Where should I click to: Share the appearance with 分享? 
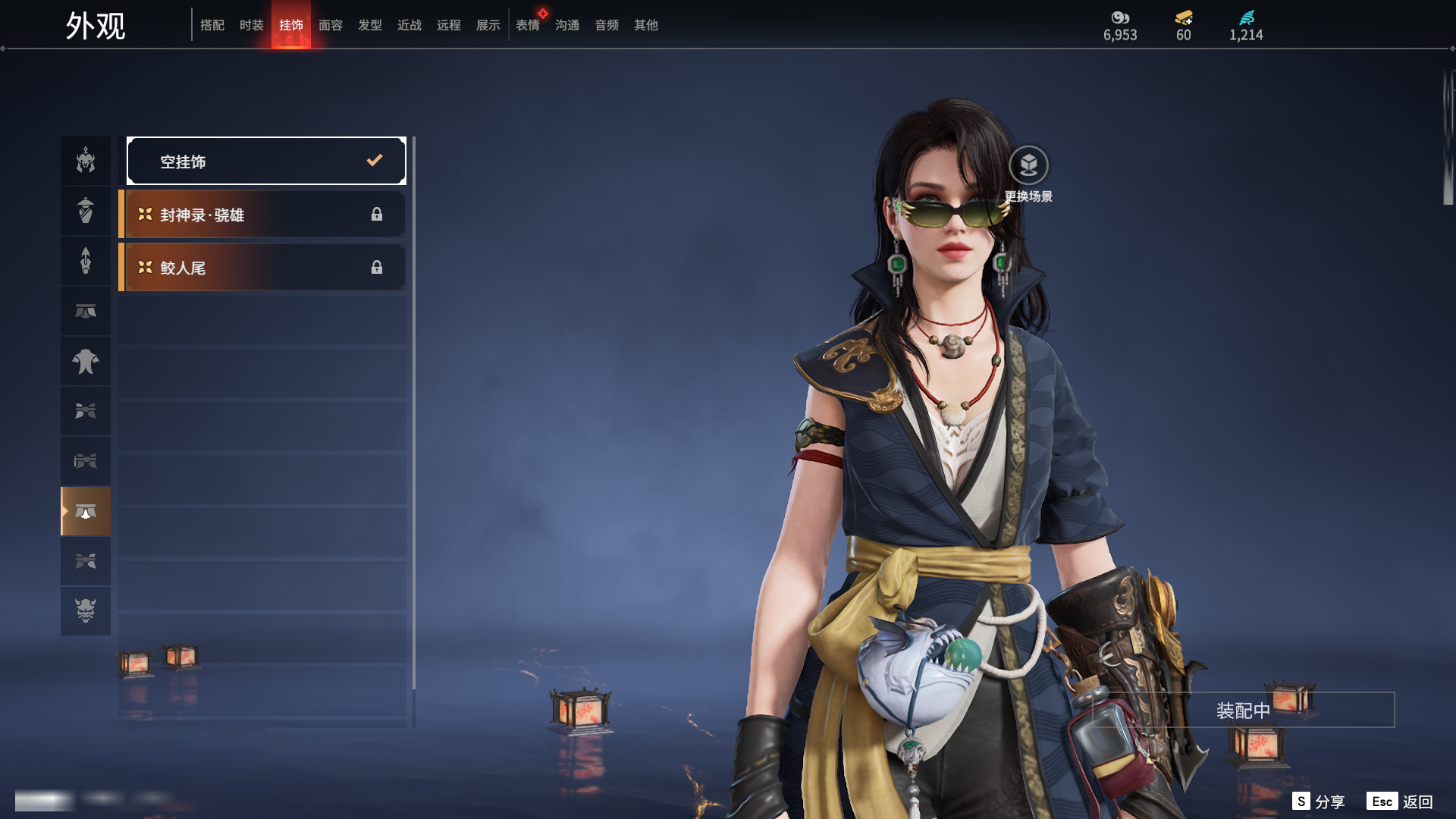pyautogui.click(x=1319, y=802)
